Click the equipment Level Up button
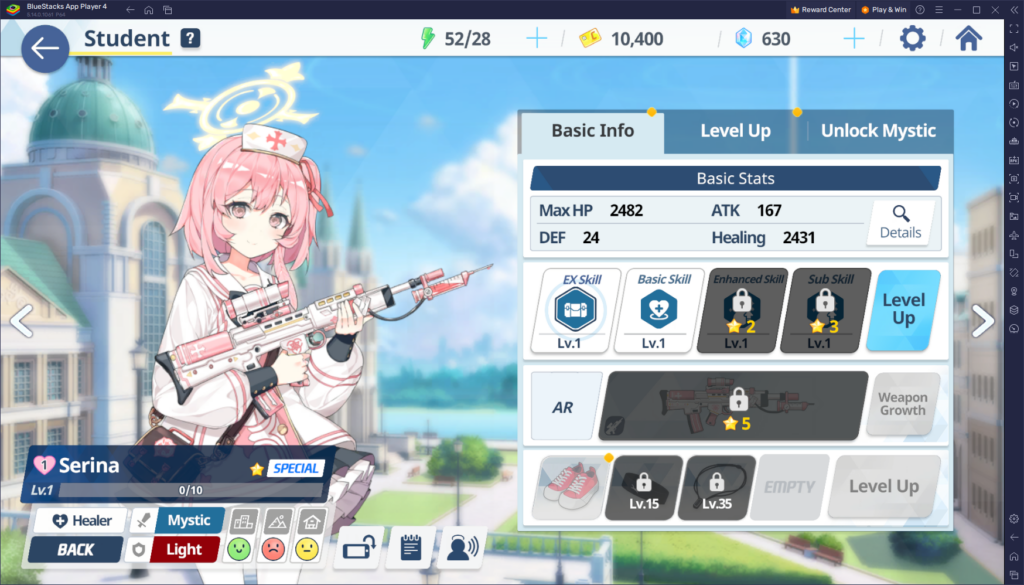The height and width of the screenshot is (585, 1024). click(883, 487)
